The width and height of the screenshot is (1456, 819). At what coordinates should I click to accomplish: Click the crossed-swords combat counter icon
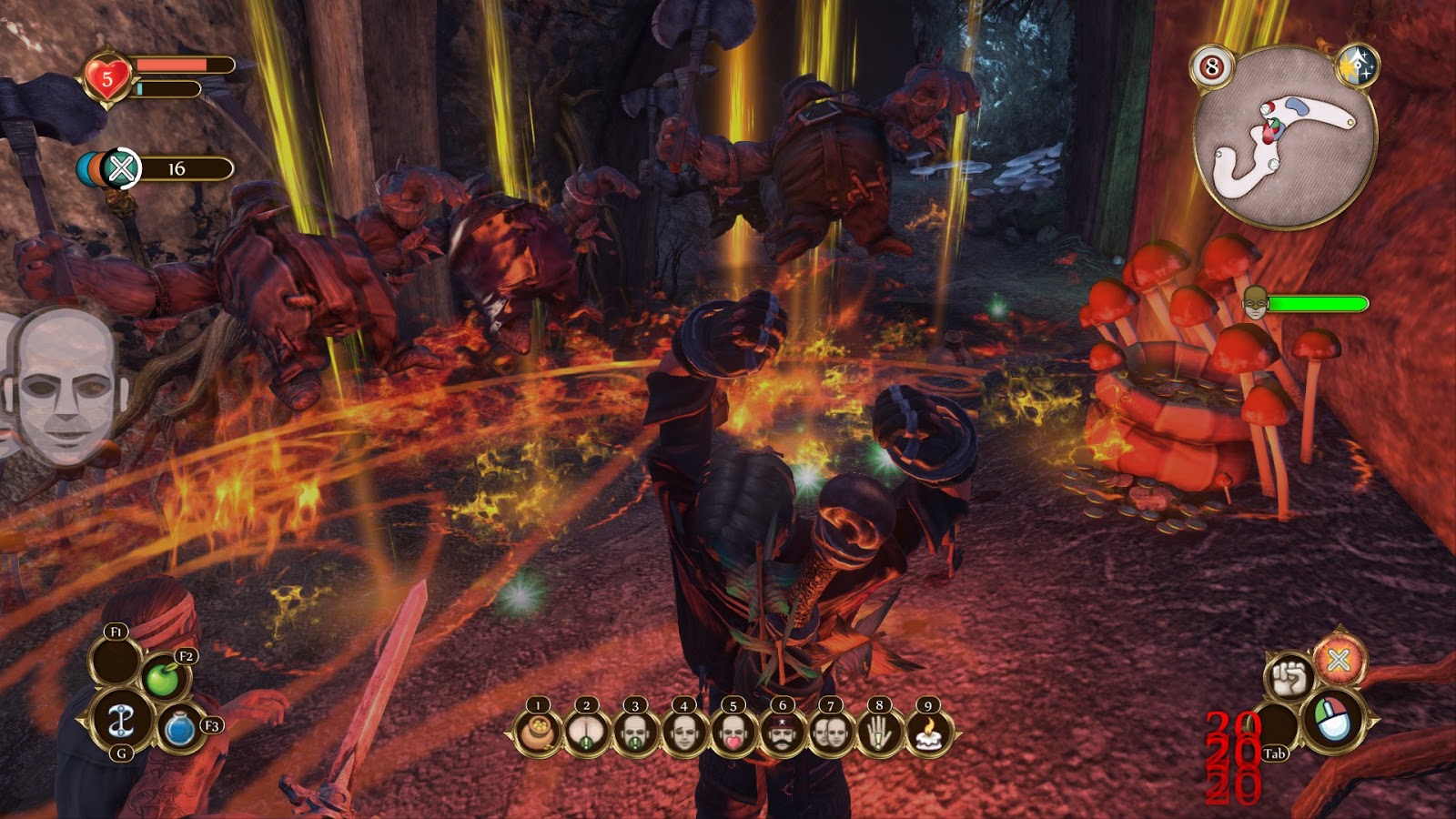[x=121, y=168]
